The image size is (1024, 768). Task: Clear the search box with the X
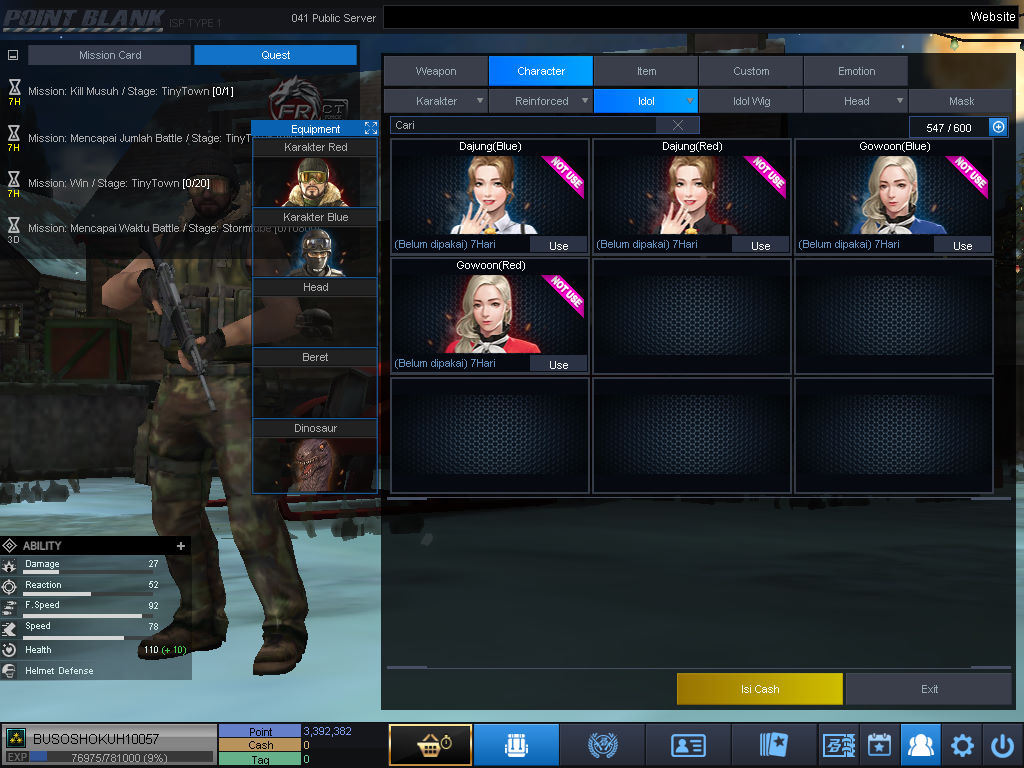(x=678, y=125)
